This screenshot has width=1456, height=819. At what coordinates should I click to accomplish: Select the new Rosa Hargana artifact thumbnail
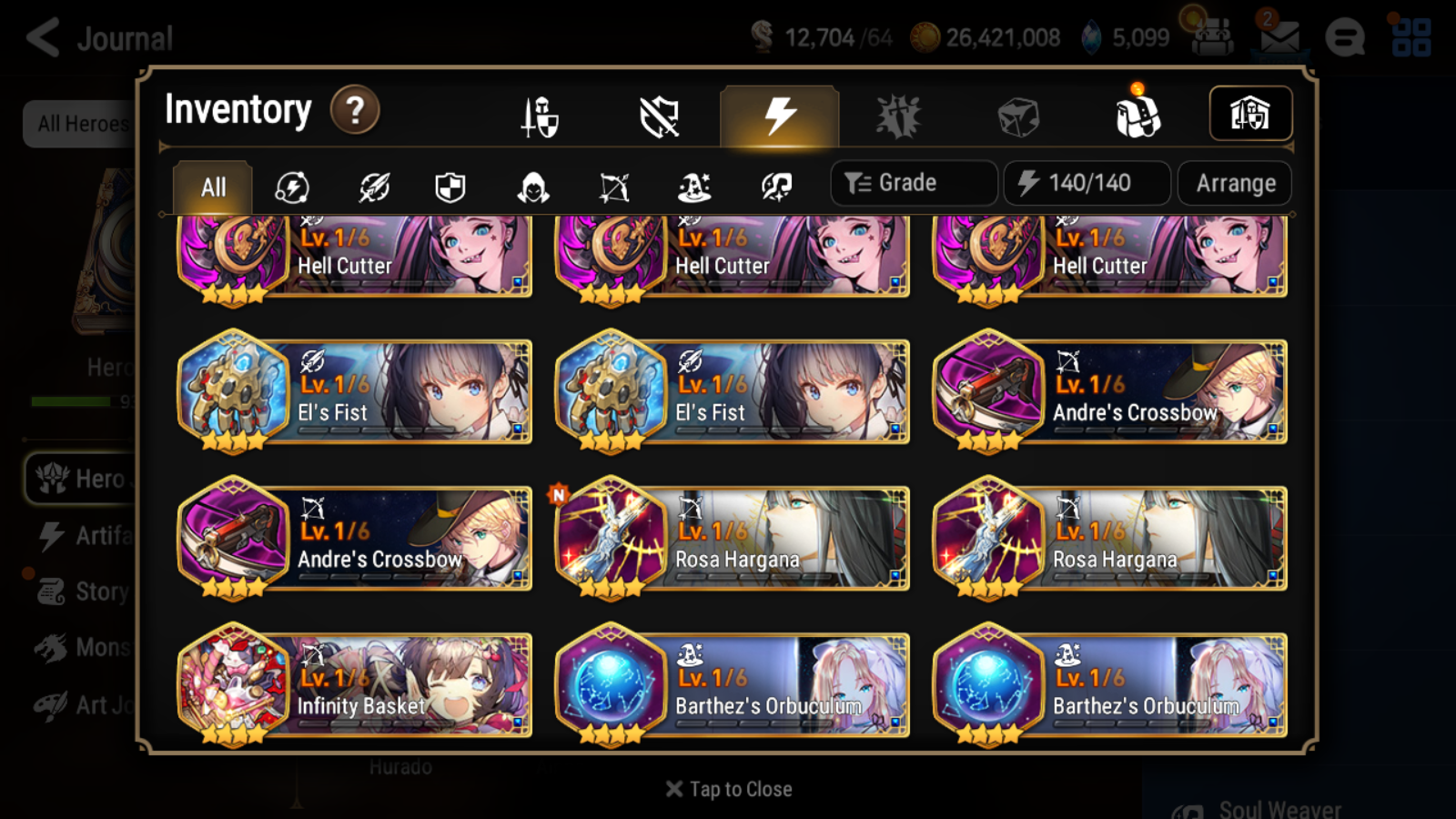(x=612, y=539)
